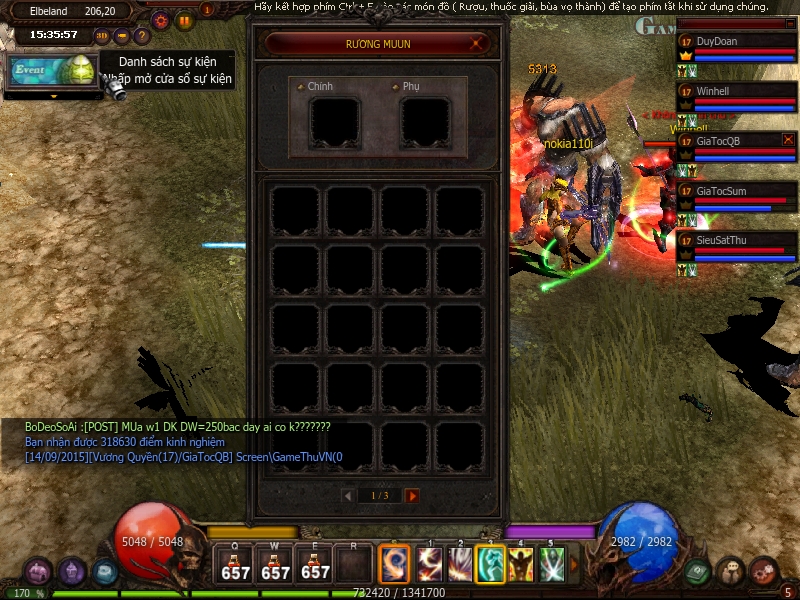Screen dimensions: 800x600
Task: Close the Rương Muun window
Action: point(479,43)
